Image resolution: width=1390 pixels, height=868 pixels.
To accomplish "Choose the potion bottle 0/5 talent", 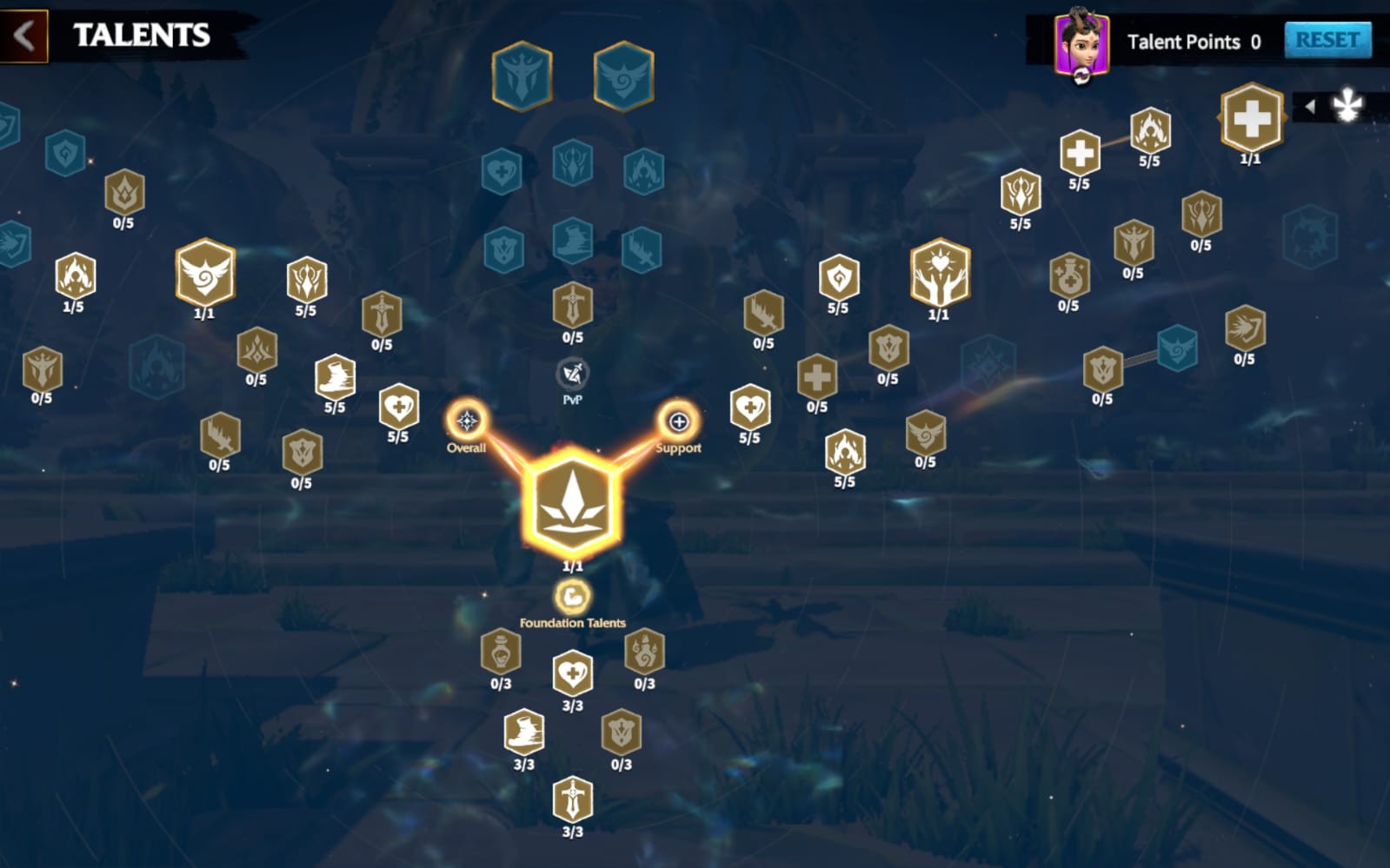I will click(x=1068, y=275).
